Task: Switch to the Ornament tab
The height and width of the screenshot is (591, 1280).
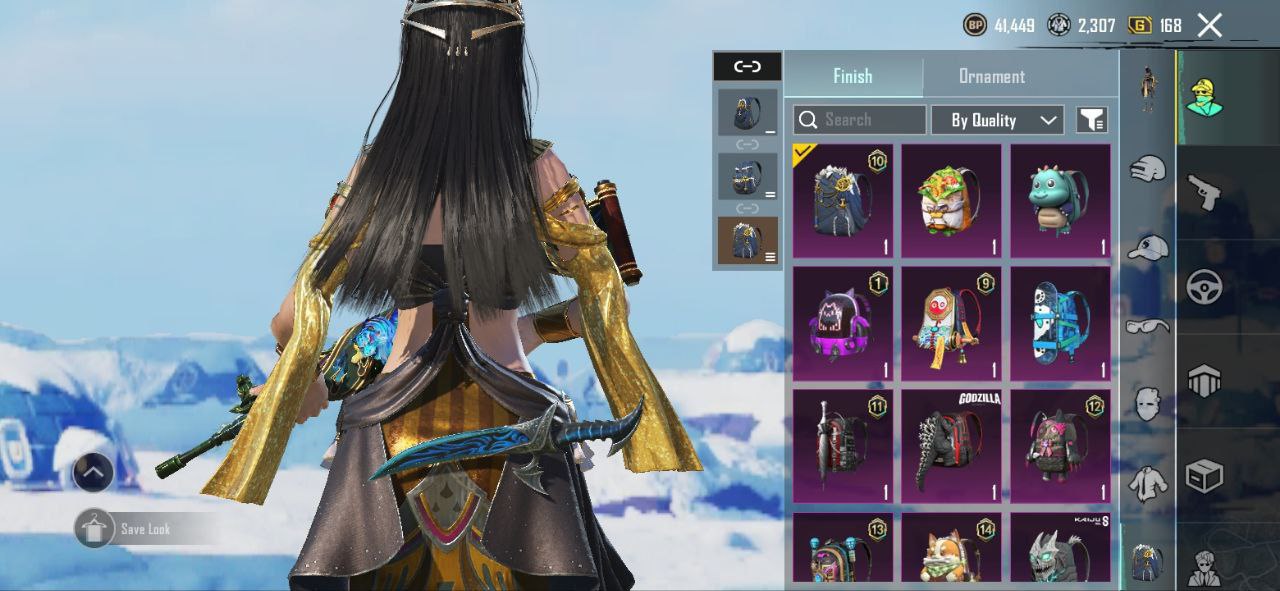Action: (x=991, y=76)
